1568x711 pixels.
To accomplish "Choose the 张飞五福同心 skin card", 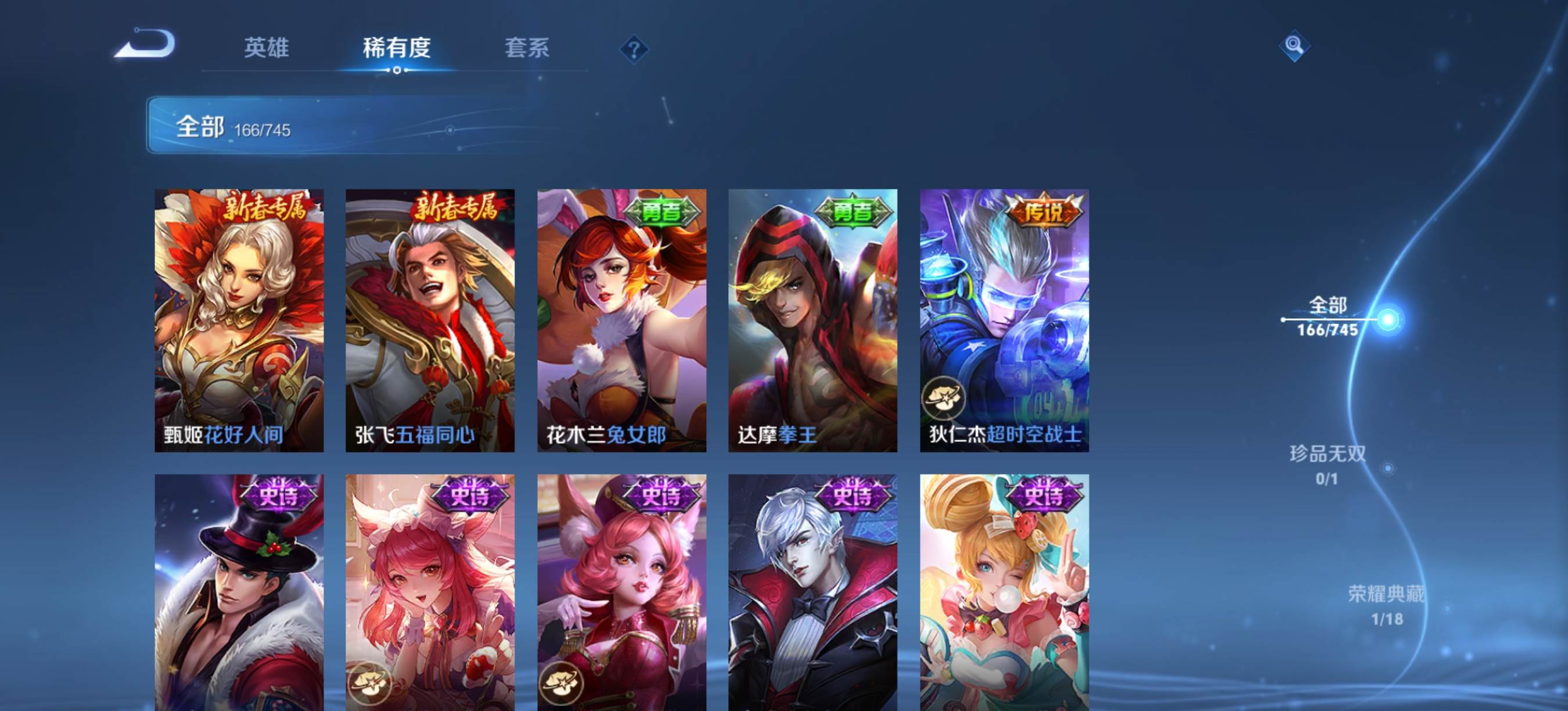I will (430, 320).
